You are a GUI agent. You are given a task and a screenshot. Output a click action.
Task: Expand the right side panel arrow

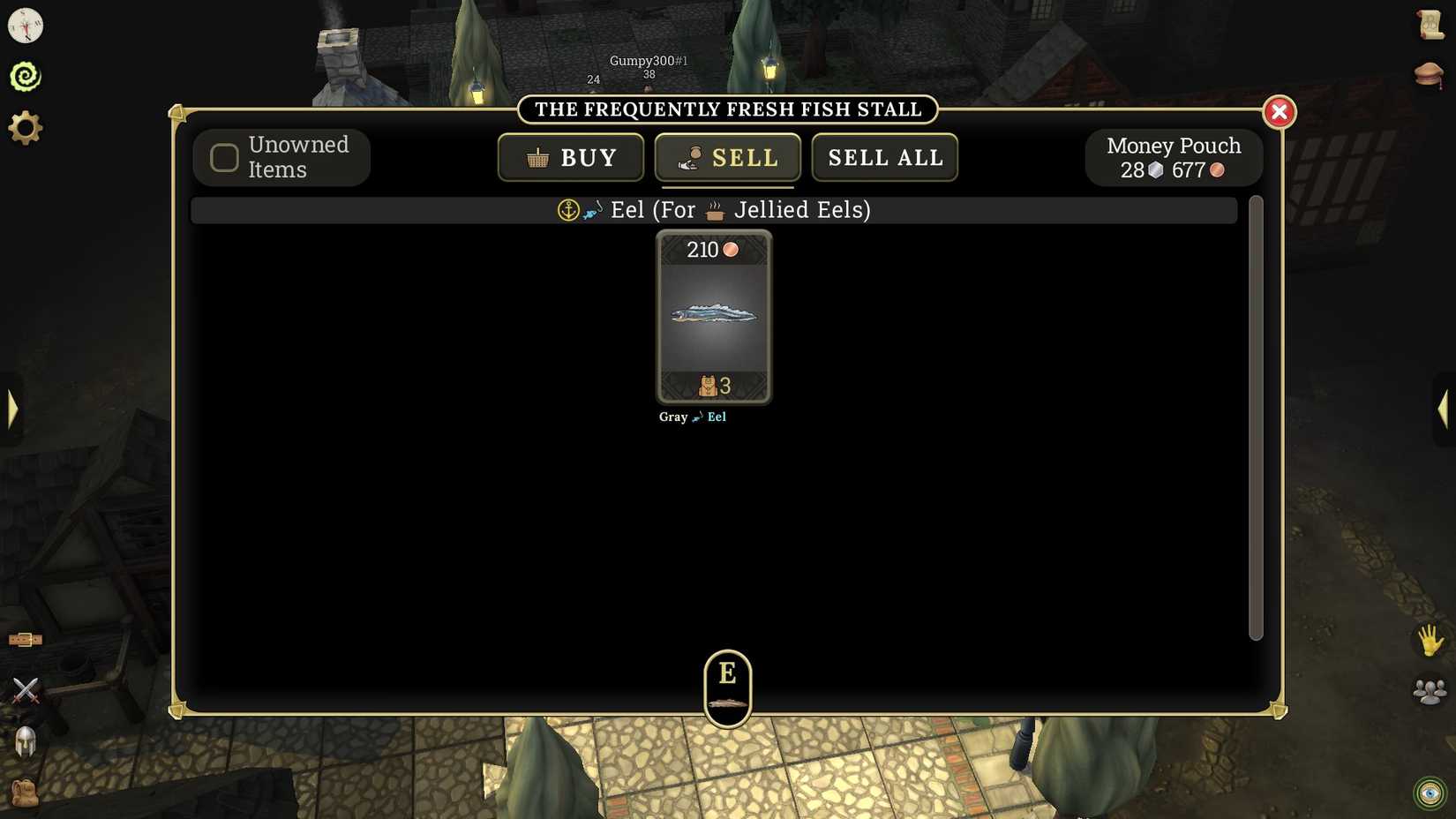1445,408
